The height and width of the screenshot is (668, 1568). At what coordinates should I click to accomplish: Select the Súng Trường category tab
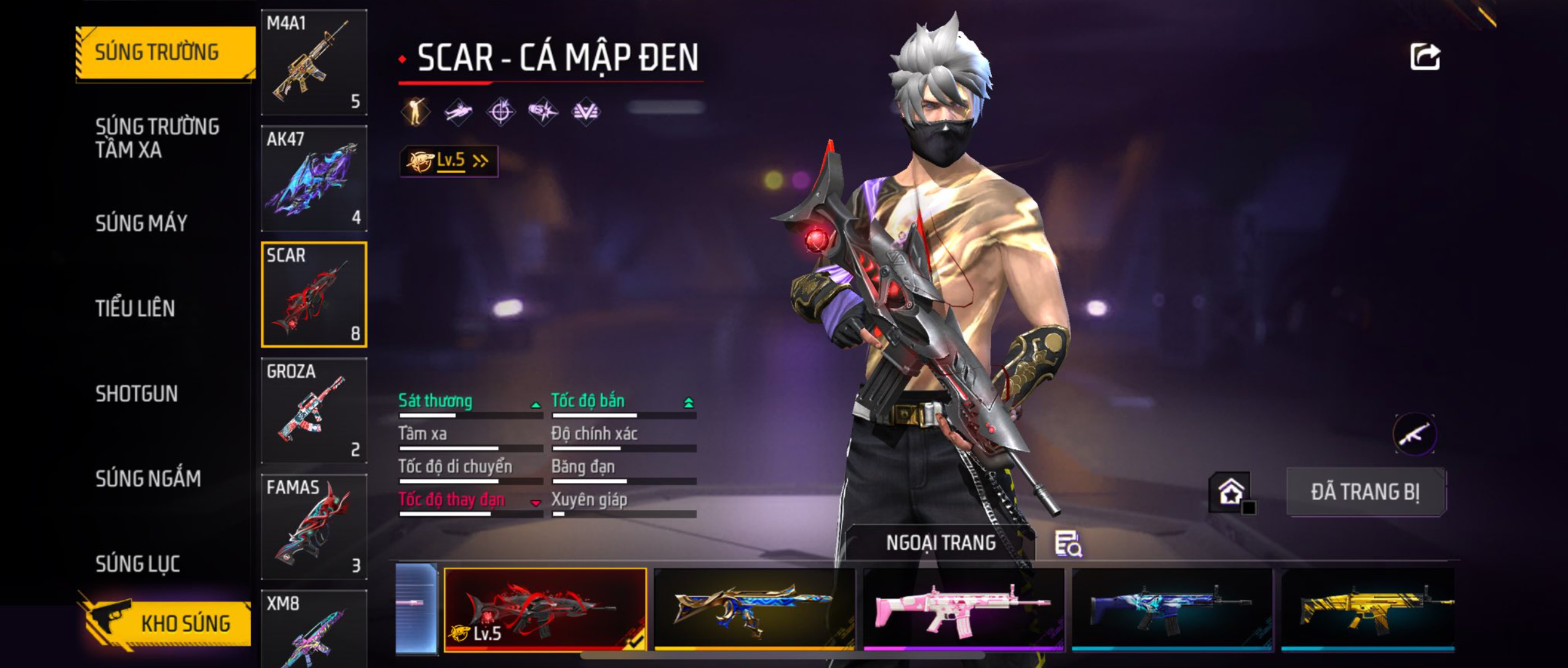click(164, 53)
